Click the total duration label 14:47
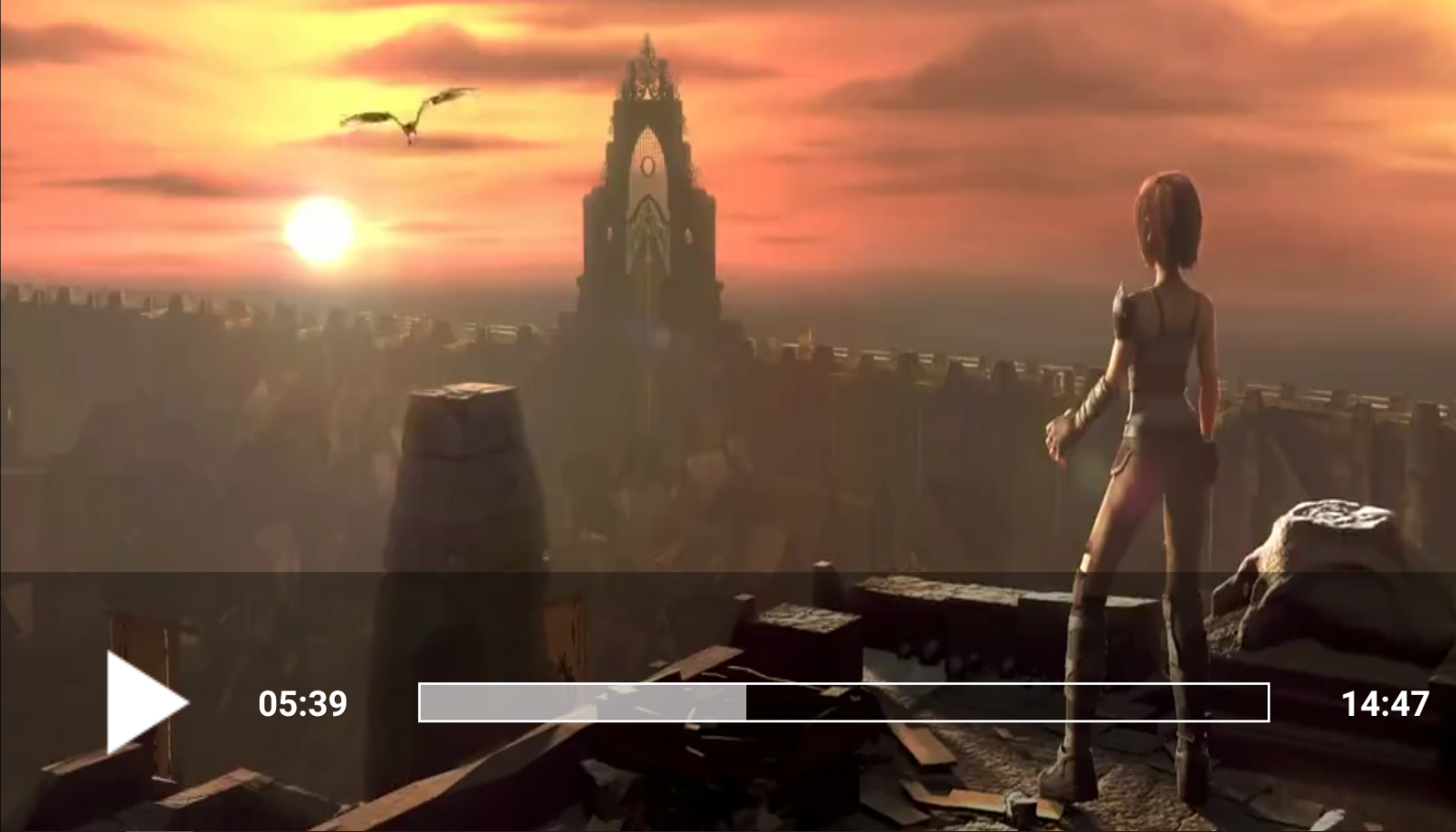Screen dimensions: 1456x832 [1386, 704]
